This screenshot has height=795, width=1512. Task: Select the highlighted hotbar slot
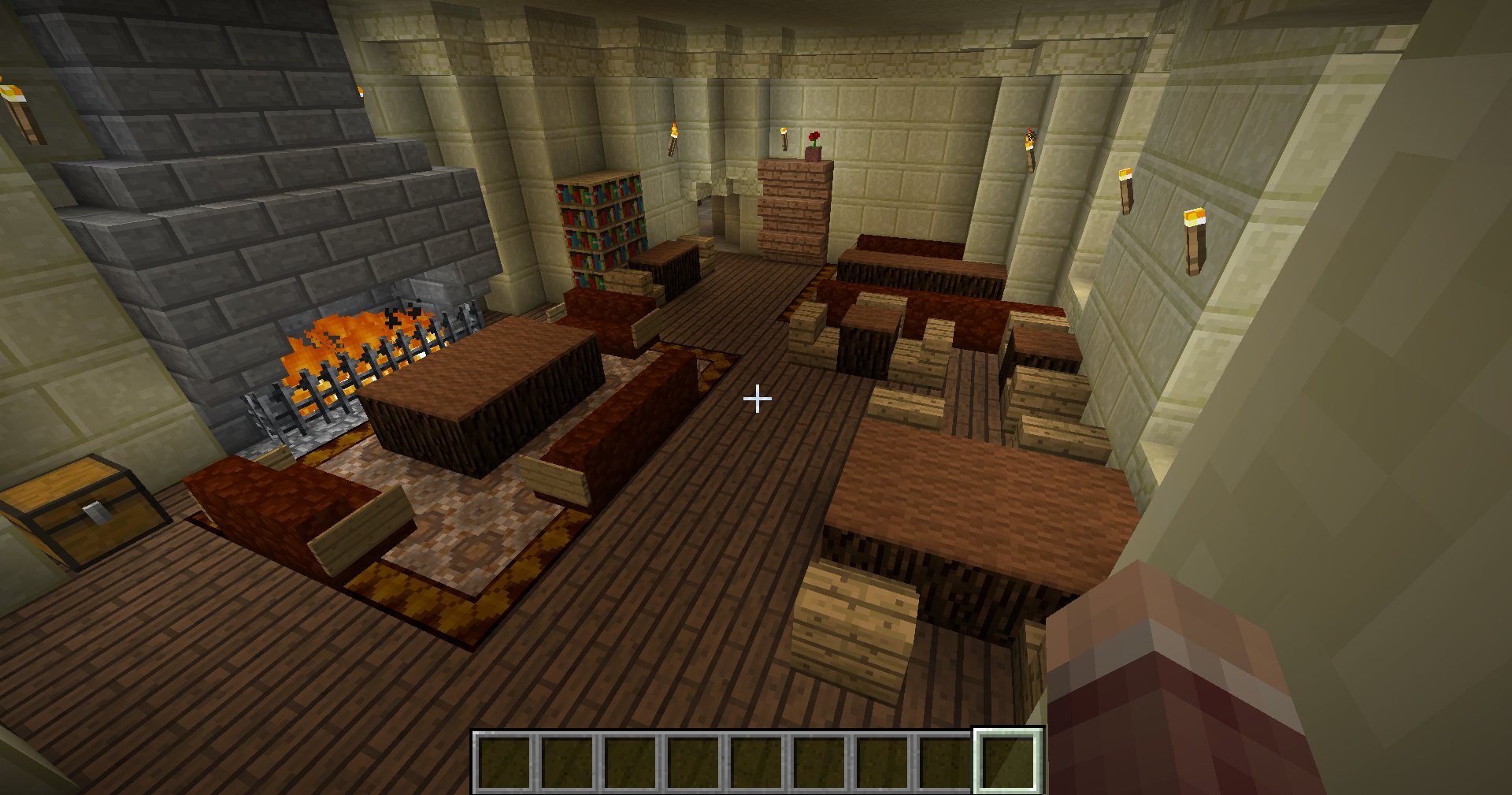click(1008, 760)
